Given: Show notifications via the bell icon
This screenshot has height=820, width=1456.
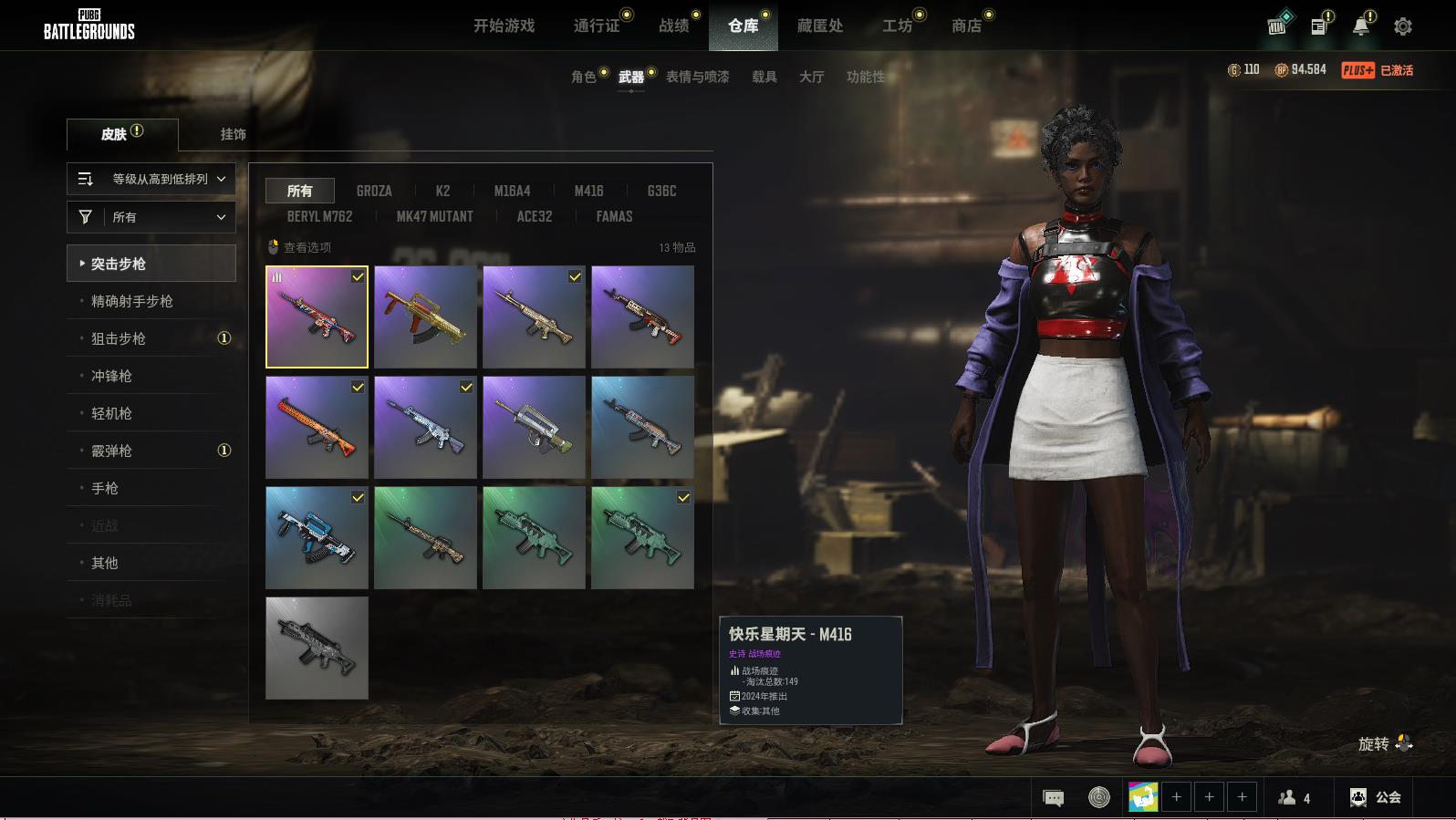Looking at the screenshot, I should point(1360,26).
